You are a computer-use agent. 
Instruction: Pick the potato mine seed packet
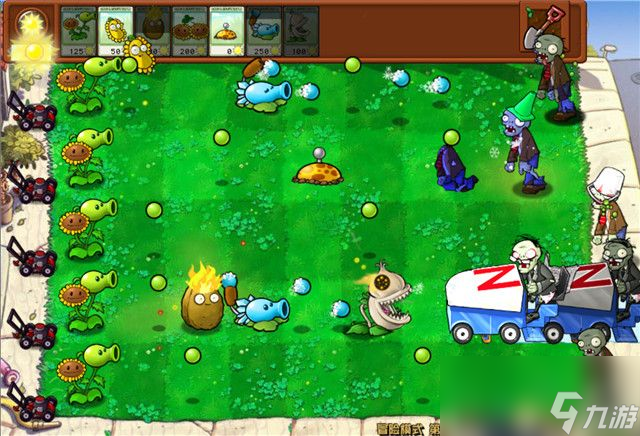pos(226,28)
